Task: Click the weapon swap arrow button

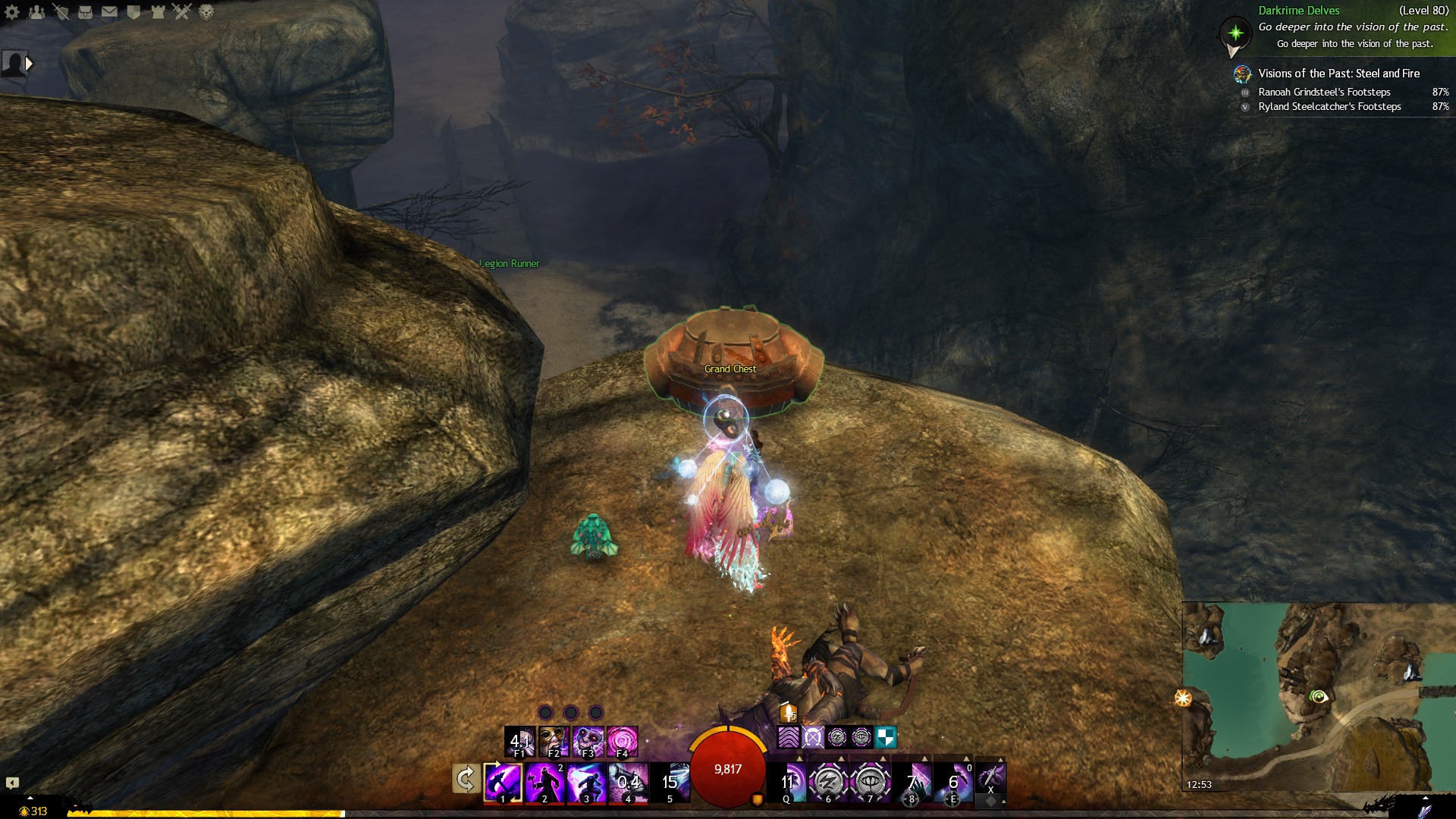Action: (x=466, y=779)
